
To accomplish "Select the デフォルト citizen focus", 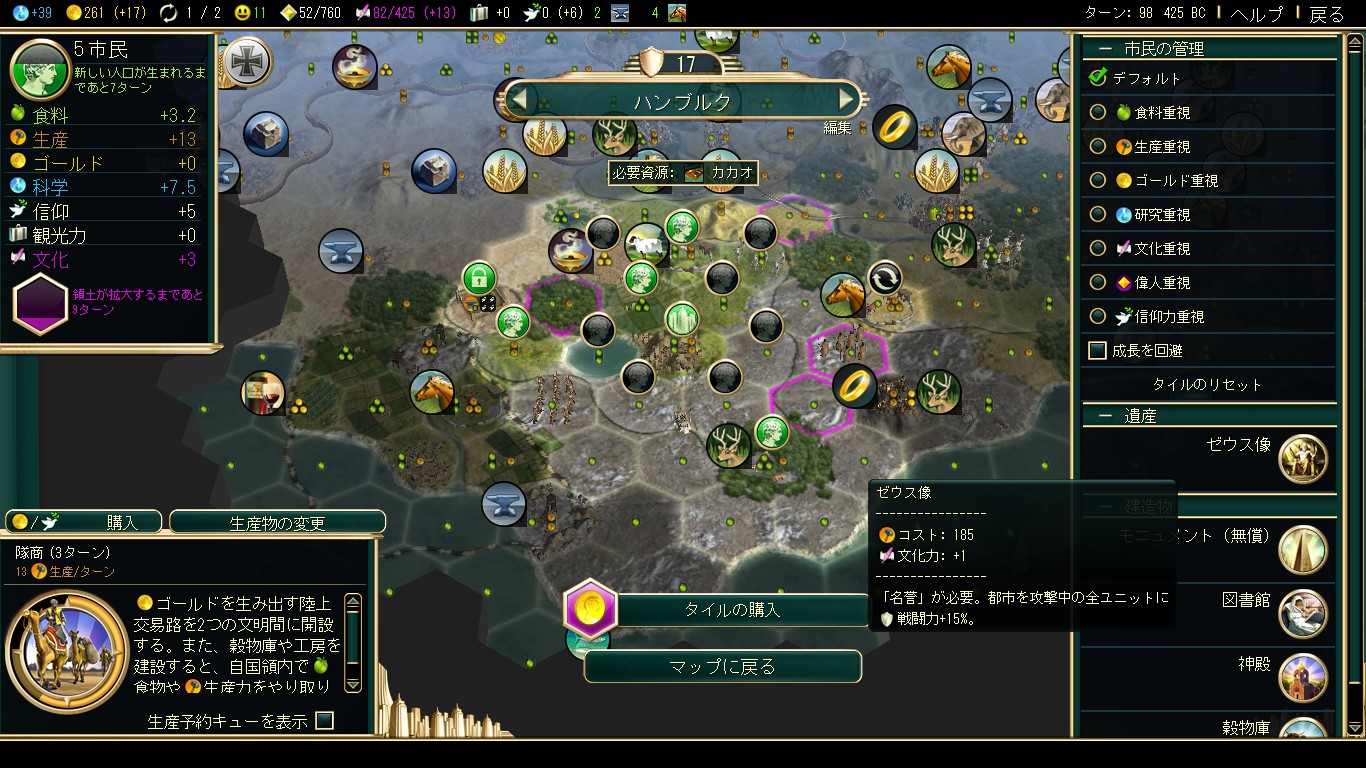I will (x=1098, y=78).
